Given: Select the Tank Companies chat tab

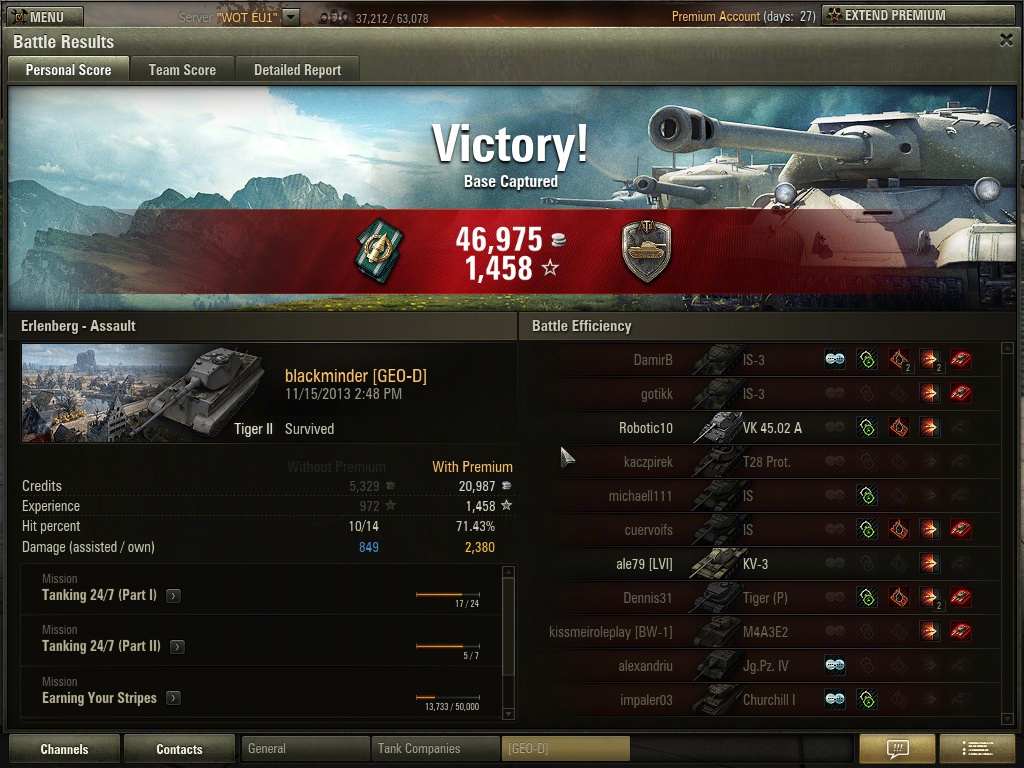Looking at the screenshot, I should 435,748.
